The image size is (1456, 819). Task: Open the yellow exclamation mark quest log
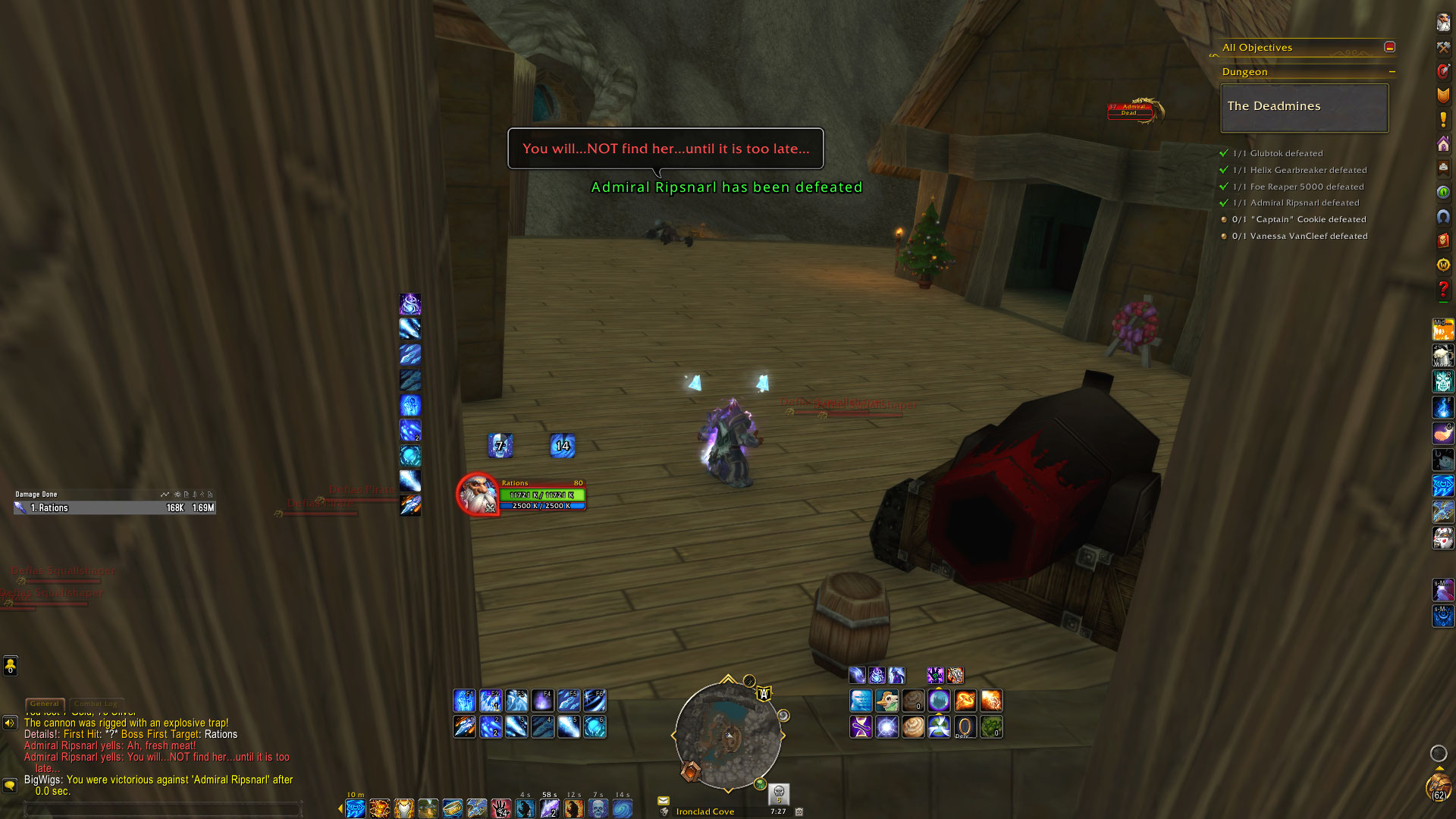(x=1443, y=120)
